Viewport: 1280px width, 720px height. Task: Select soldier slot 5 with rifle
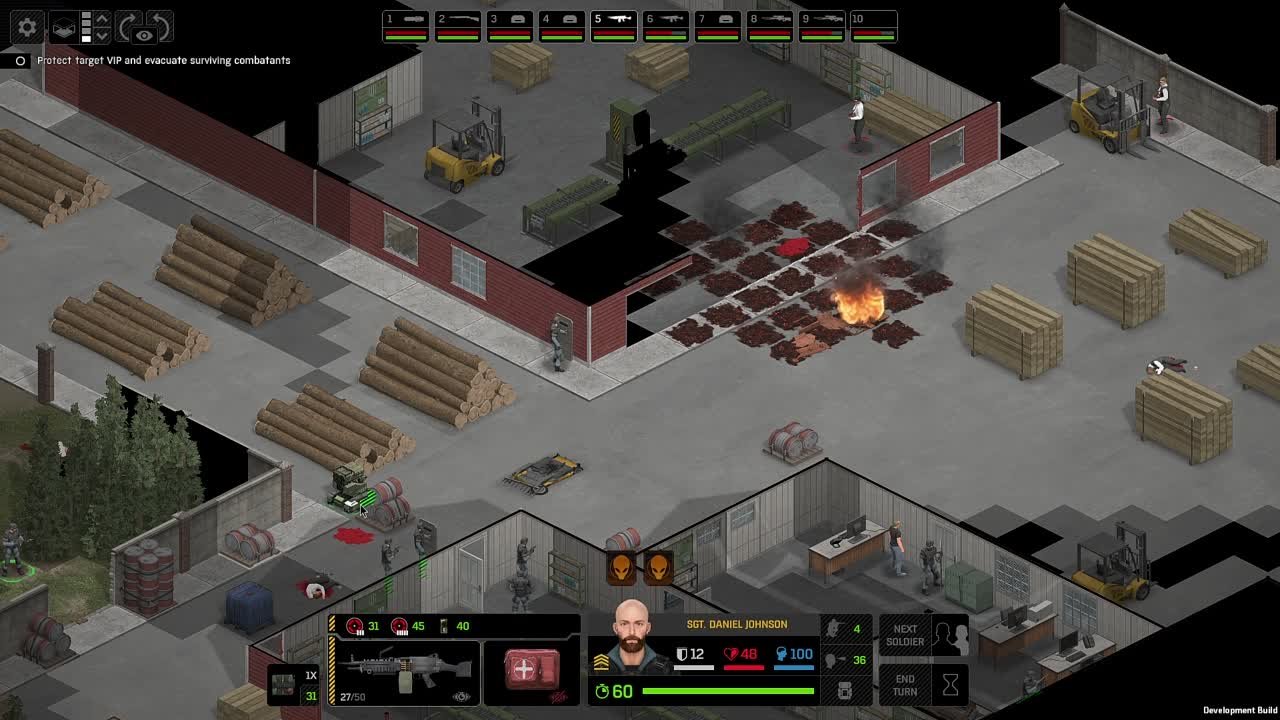click(613, 26)
